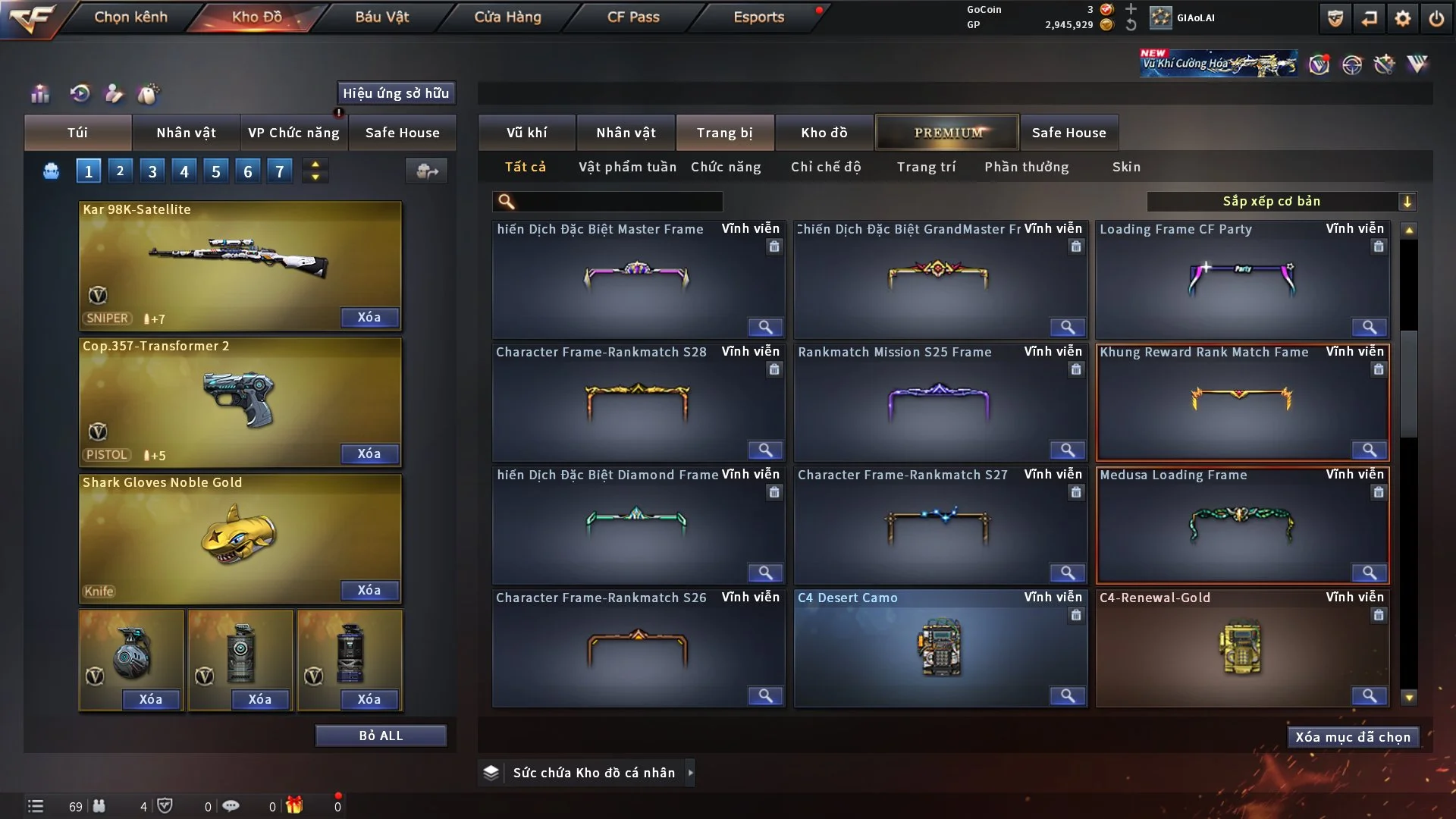Select the Medusa Loading Frame item
1456x819 pixels.
coord(1242,525)
